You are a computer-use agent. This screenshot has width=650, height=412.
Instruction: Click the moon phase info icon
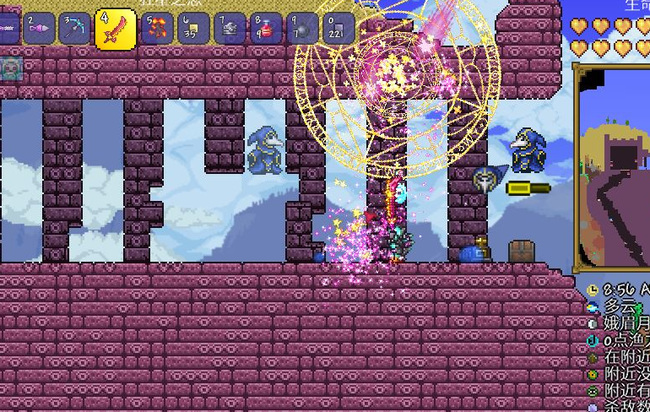[594, 323]
